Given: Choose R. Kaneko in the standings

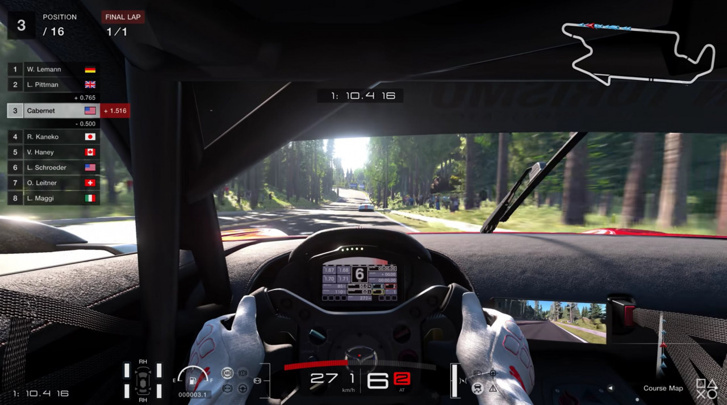Looking at the screenshot, I should (x=53, y=137).
